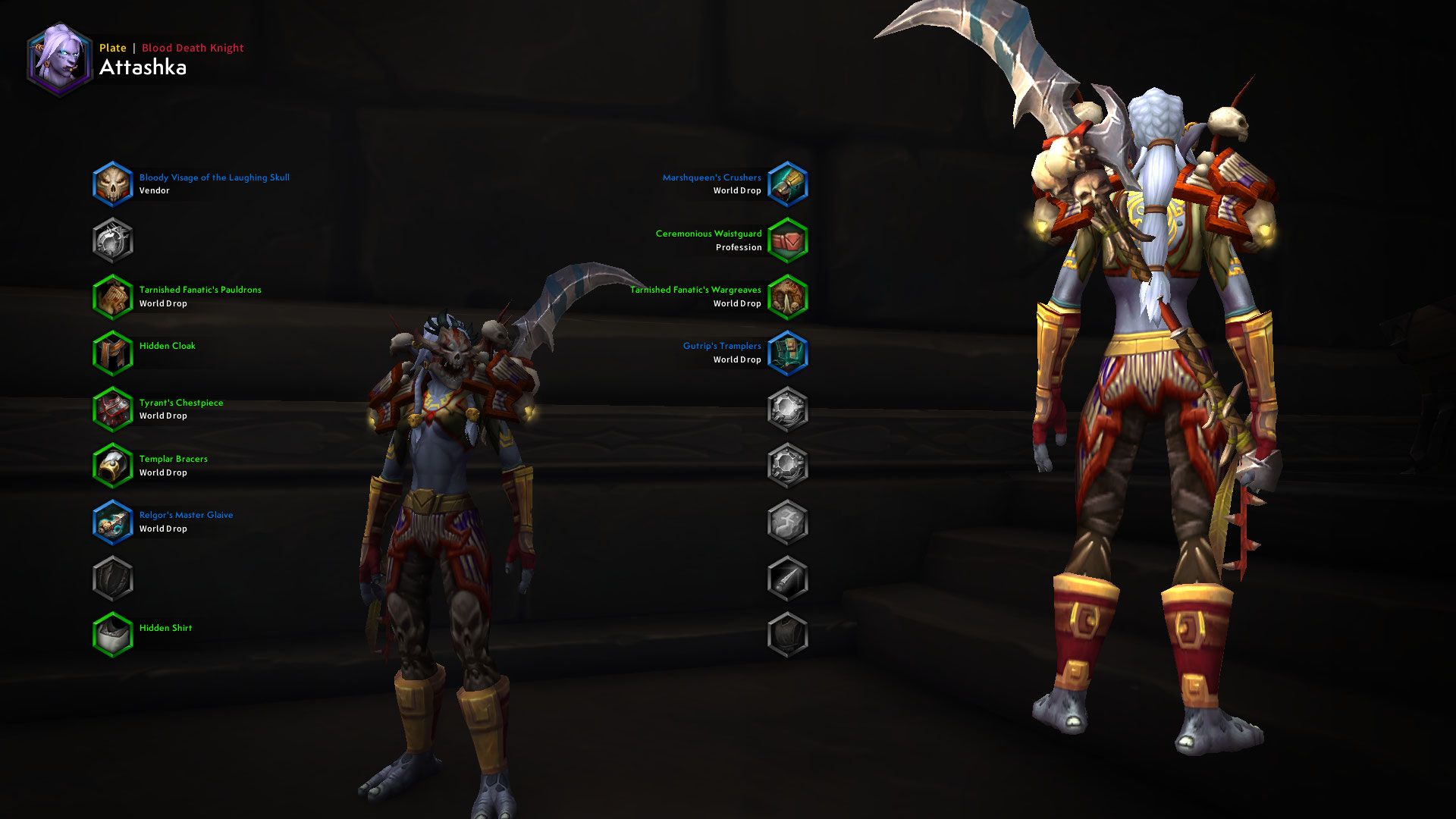Click the empty neck slot icon
1456x819 pixels.
click(112, 240)
